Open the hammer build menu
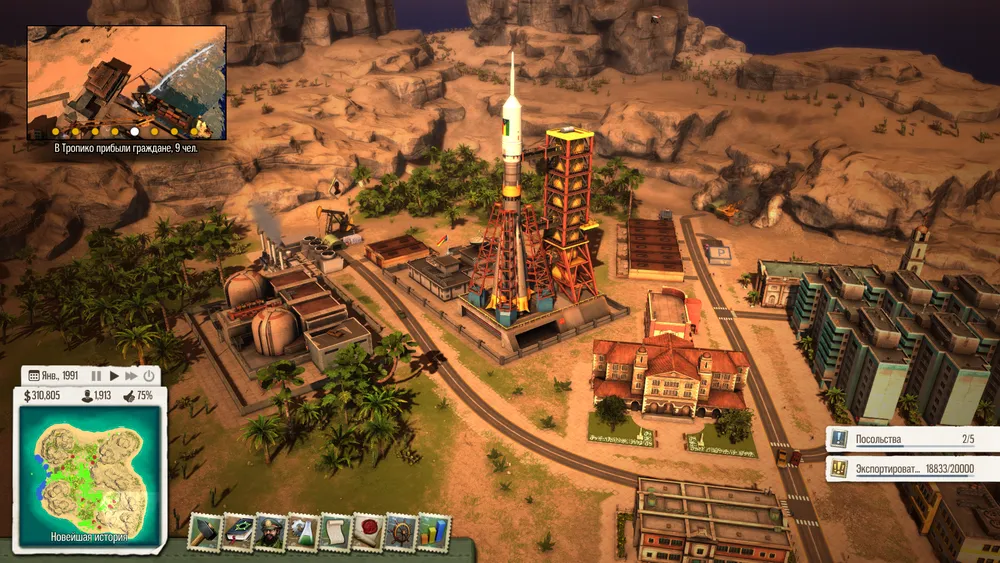The image size is (1000, 563). tap(204, 532)
